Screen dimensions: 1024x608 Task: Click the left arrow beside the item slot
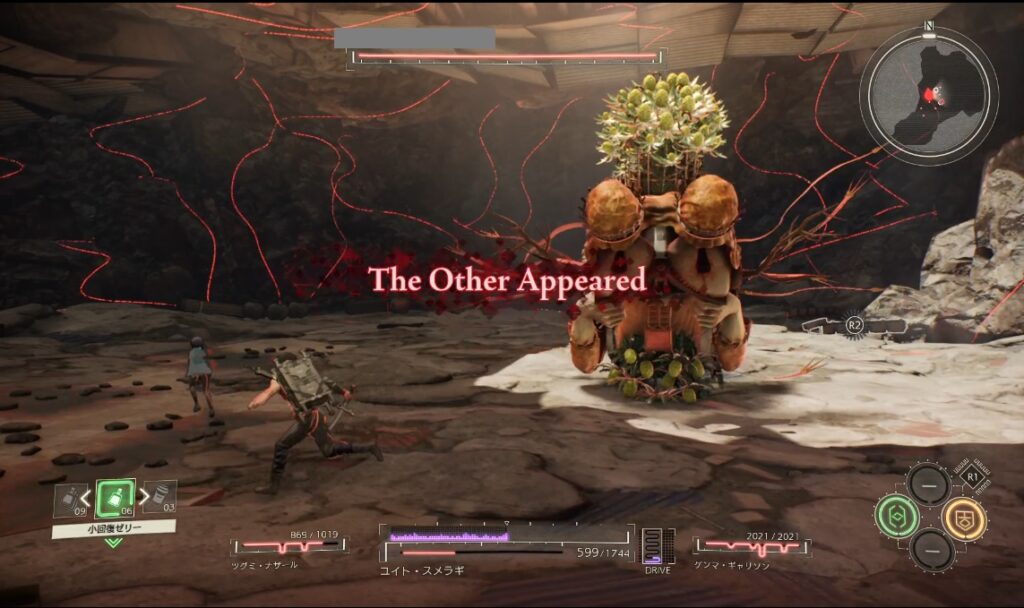[x=88, y=497]
